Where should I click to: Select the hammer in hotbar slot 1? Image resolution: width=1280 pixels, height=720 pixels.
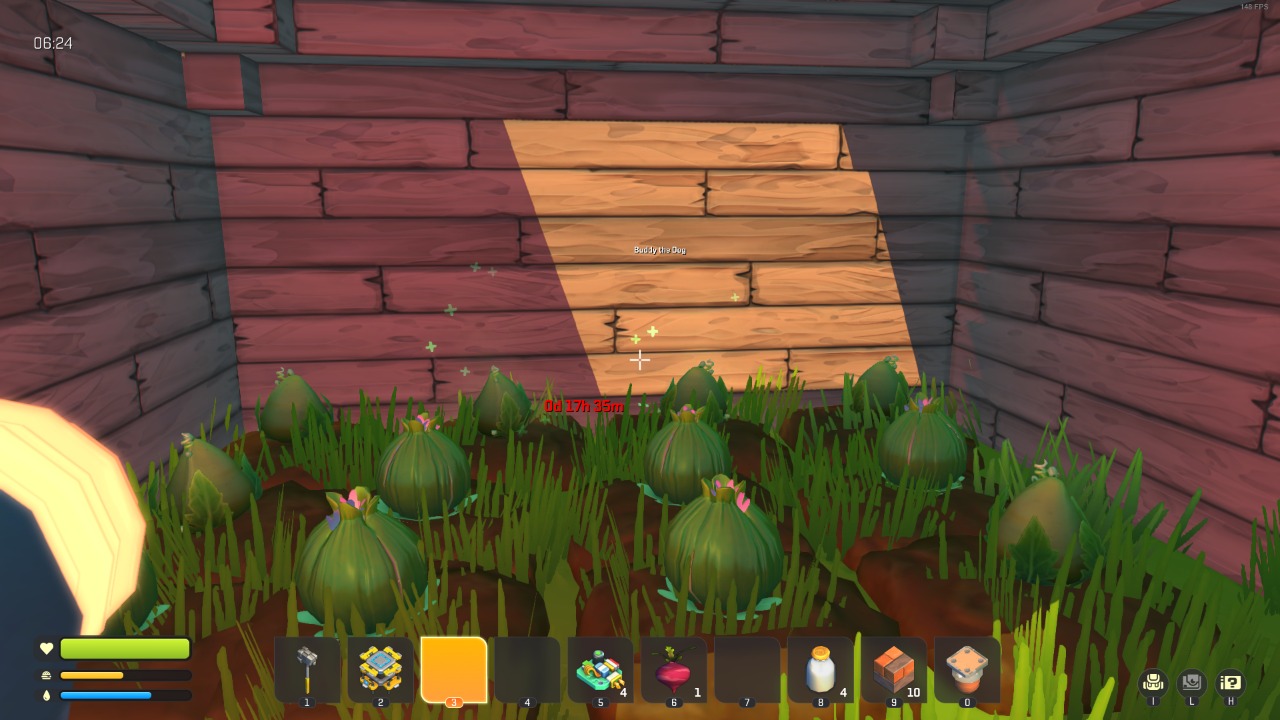pos(307,669)
